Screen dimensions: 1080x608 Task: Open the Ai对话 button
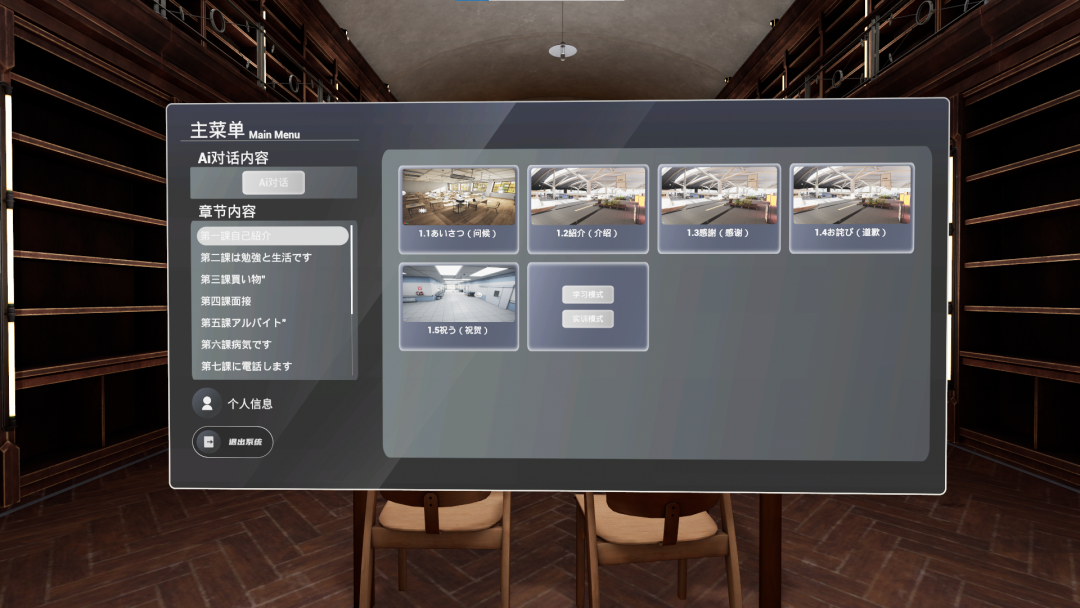click(x=274, y=183)
